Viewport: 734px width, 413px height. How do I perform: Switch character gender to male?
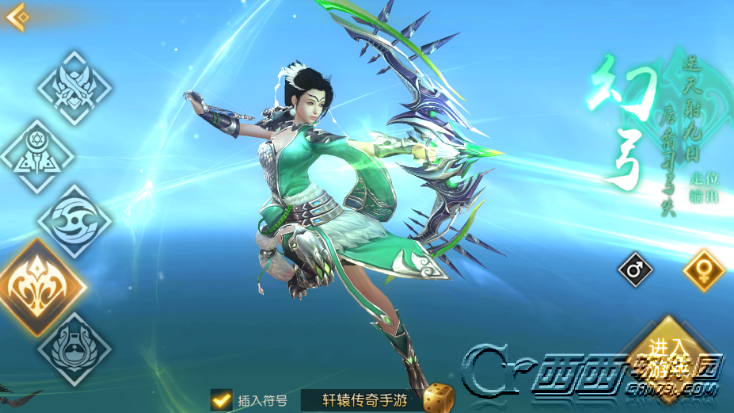point(636,268)
